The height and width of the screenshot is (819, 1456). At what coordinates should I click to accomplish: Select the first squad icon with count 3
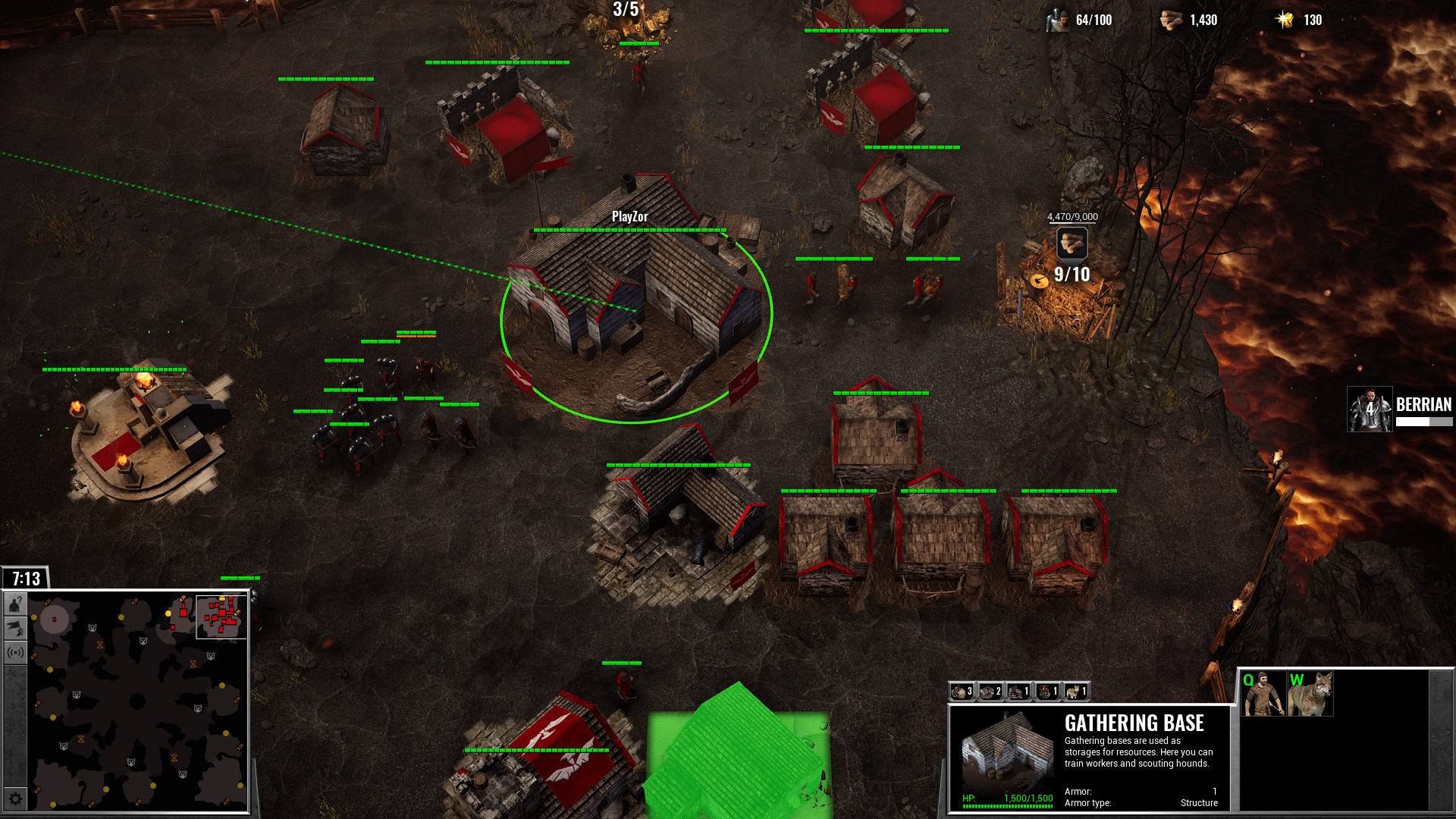click(961, 692)
